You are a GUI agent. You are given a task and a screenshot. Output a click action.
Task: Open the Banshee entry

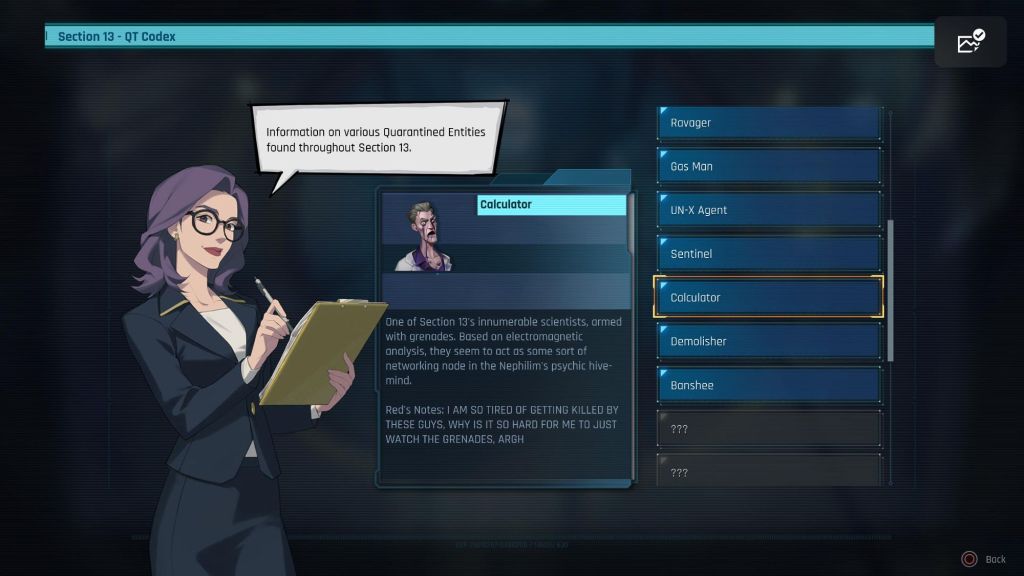[x=768, y=385]
